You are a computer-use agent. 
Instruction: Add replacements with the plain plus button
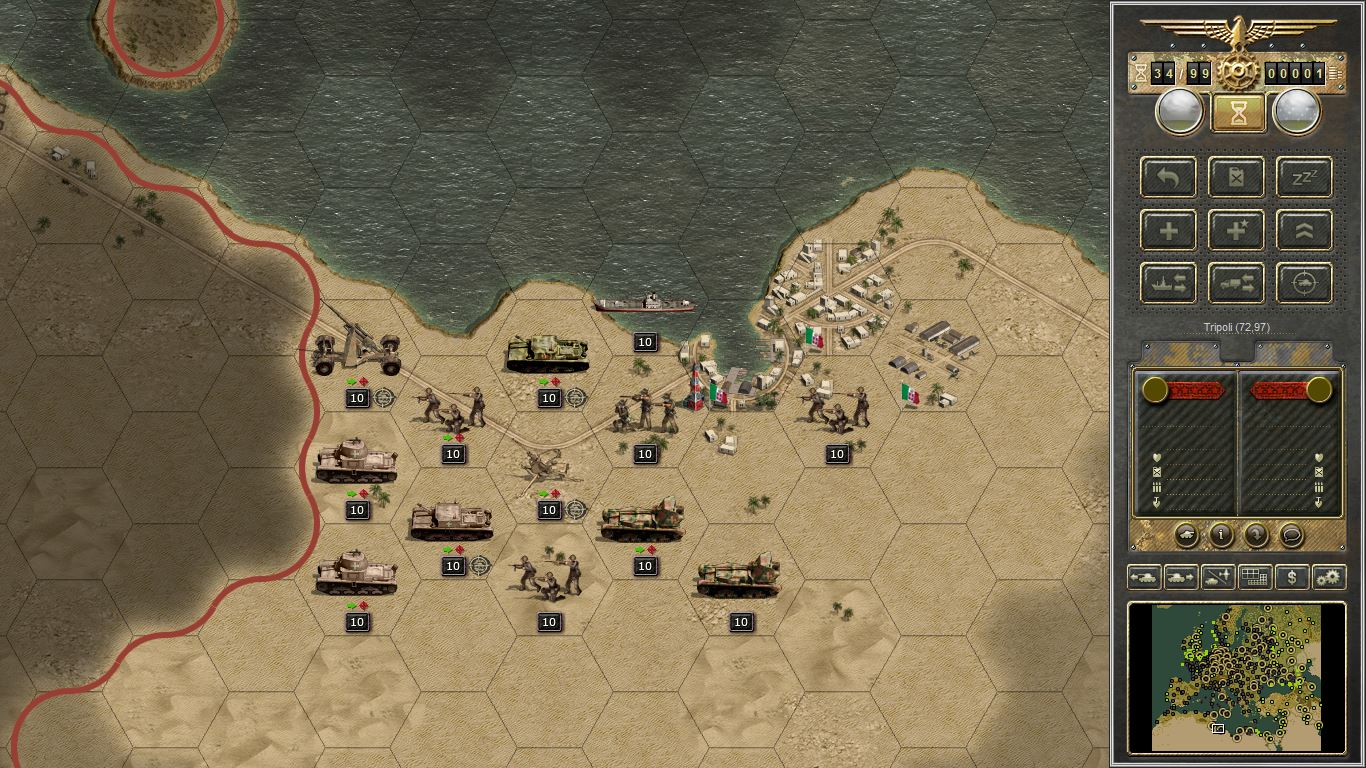tap(1168, 231)
